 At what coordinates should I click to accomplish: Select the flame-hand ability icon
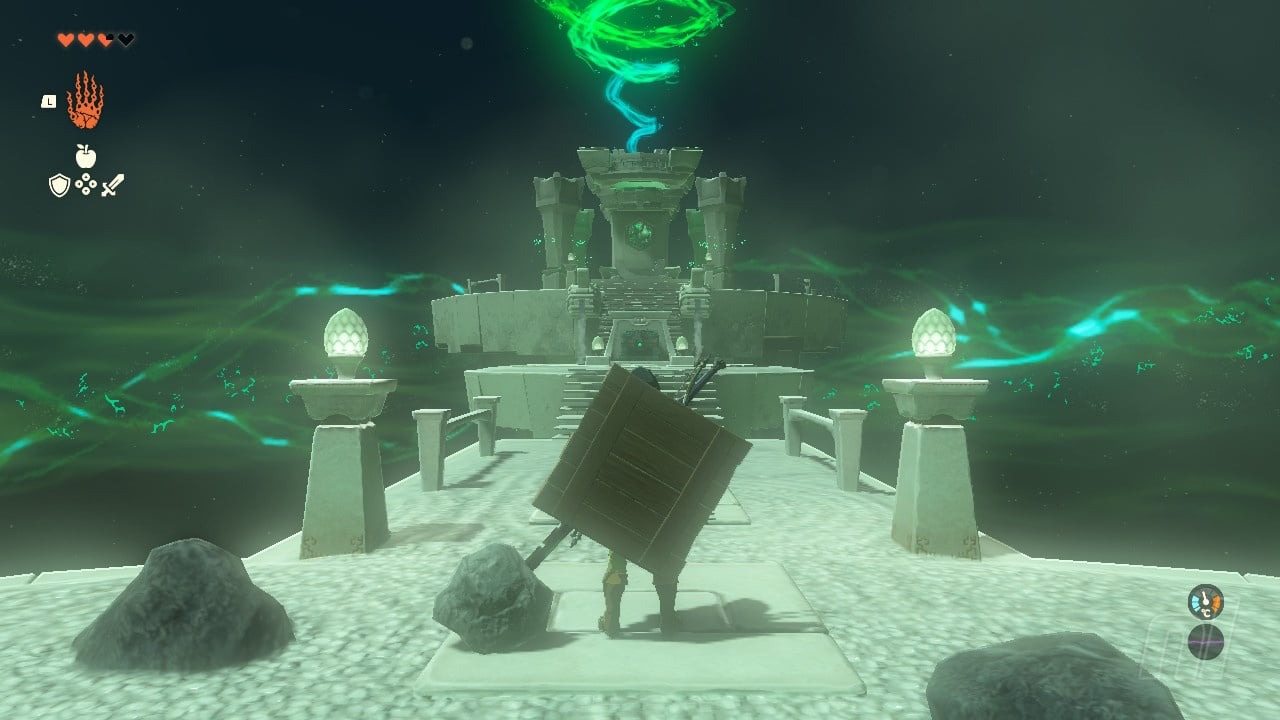(84, 100)
